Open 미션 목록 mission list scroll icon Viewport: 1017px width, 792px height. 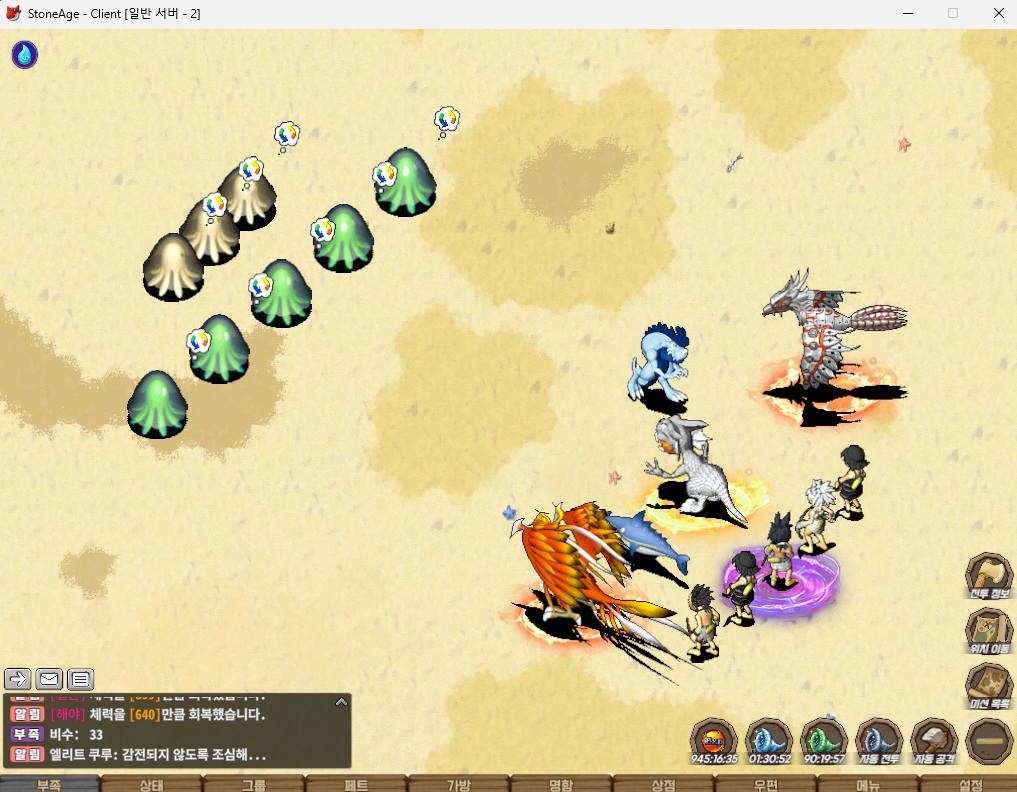988,685
